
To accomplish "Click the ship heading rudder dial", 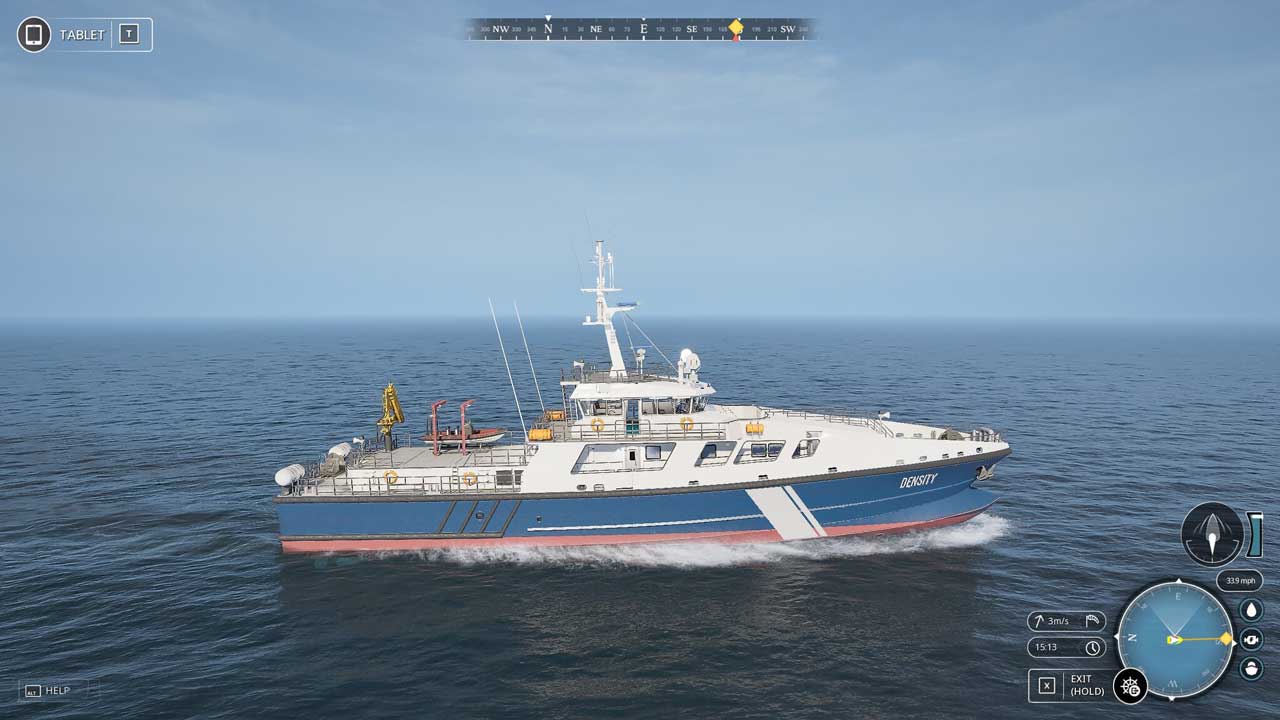I will coord(1212,534).
